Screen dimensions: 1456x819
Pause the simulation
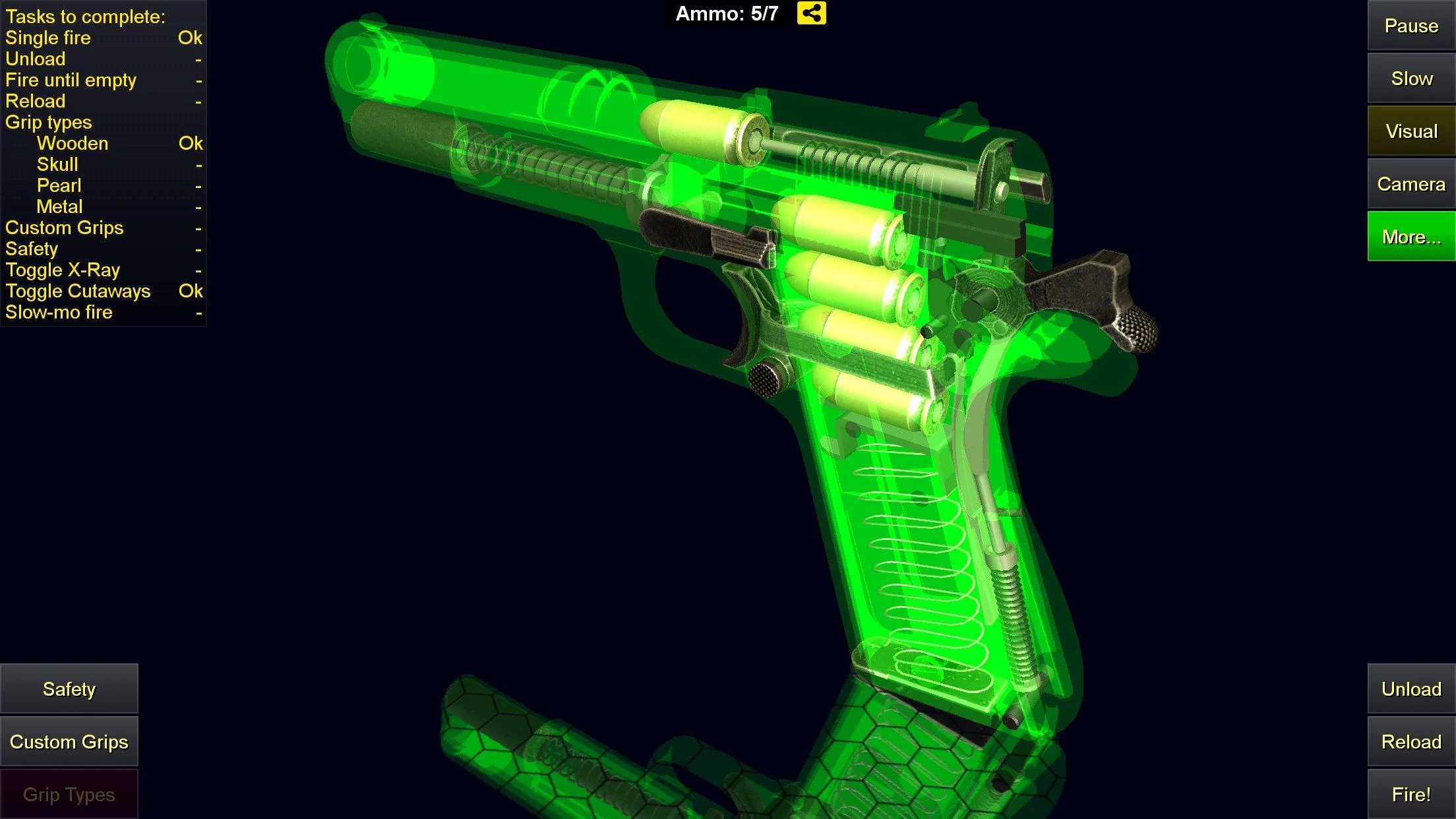click(1410, 26)
